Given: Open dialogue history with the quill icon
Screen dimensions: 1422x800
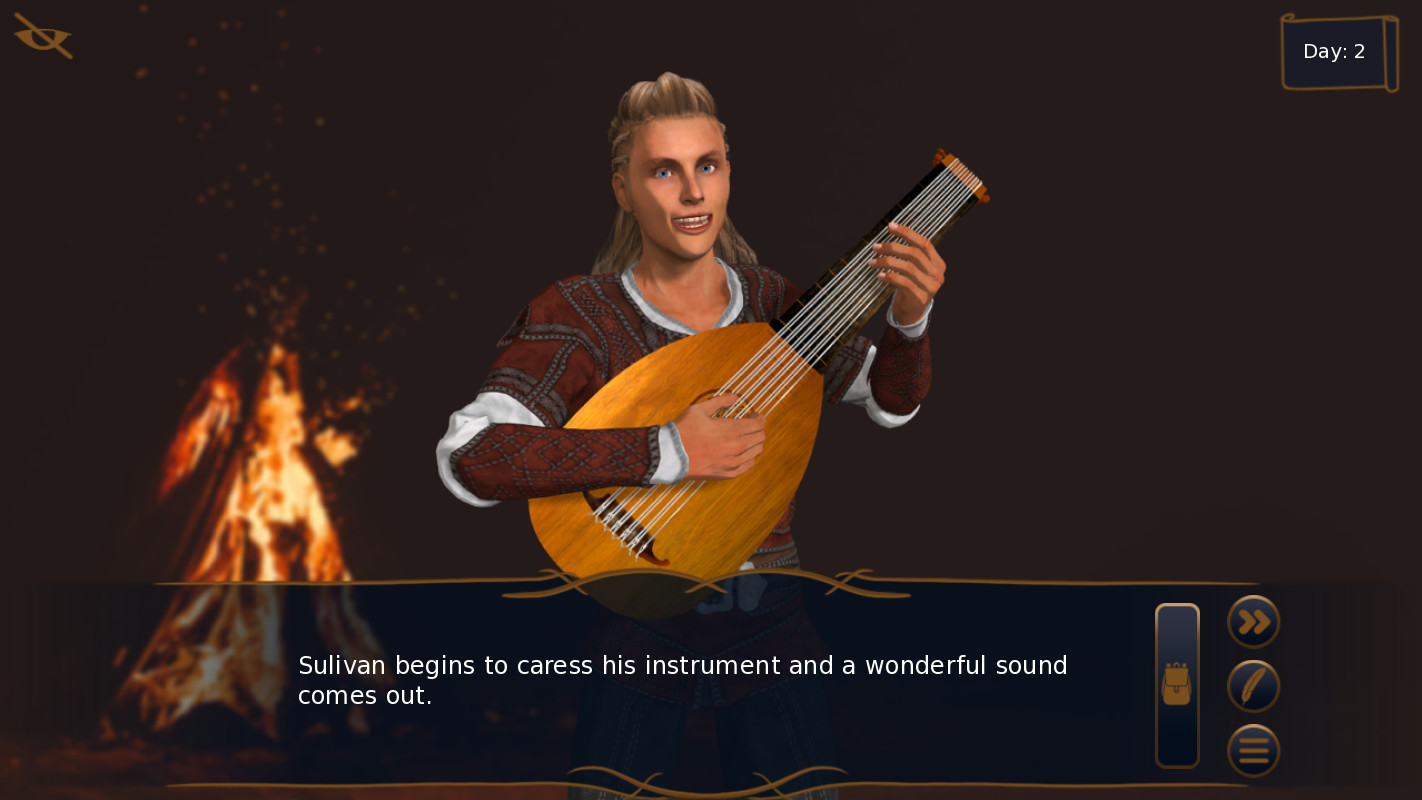Looking at the screenshot, I should coord(1254,686).
